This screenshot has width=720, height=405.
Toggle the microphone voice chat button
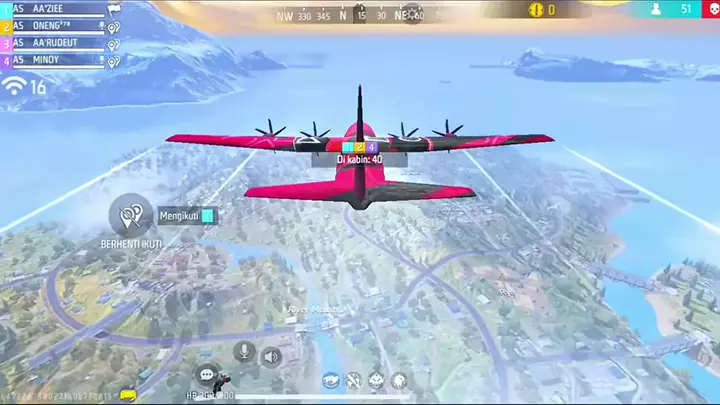243,351
